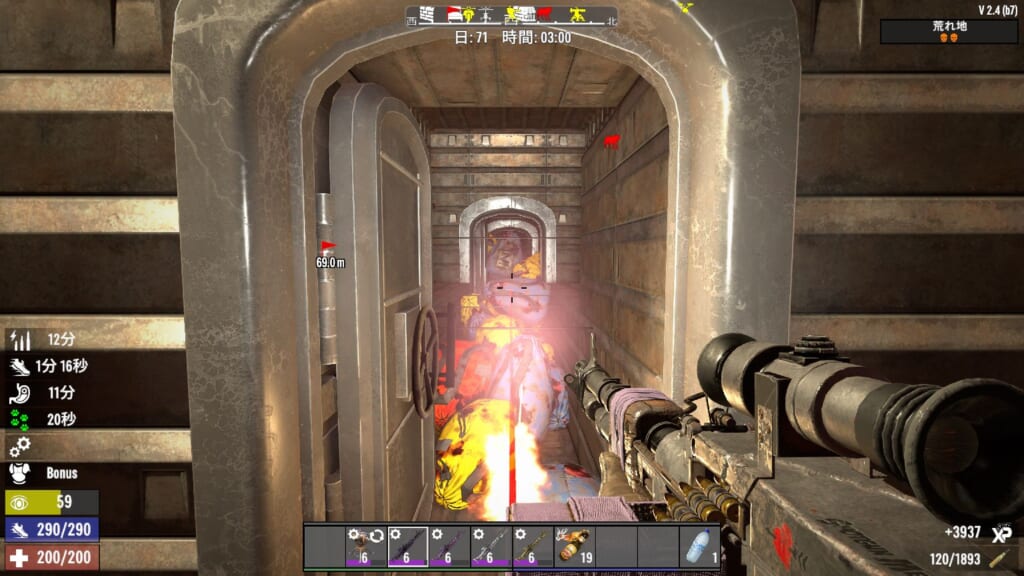Click the green paw prints buff icon
Image resolution: width=1024 pixels, height=576 pixels.
pos(20,420)
